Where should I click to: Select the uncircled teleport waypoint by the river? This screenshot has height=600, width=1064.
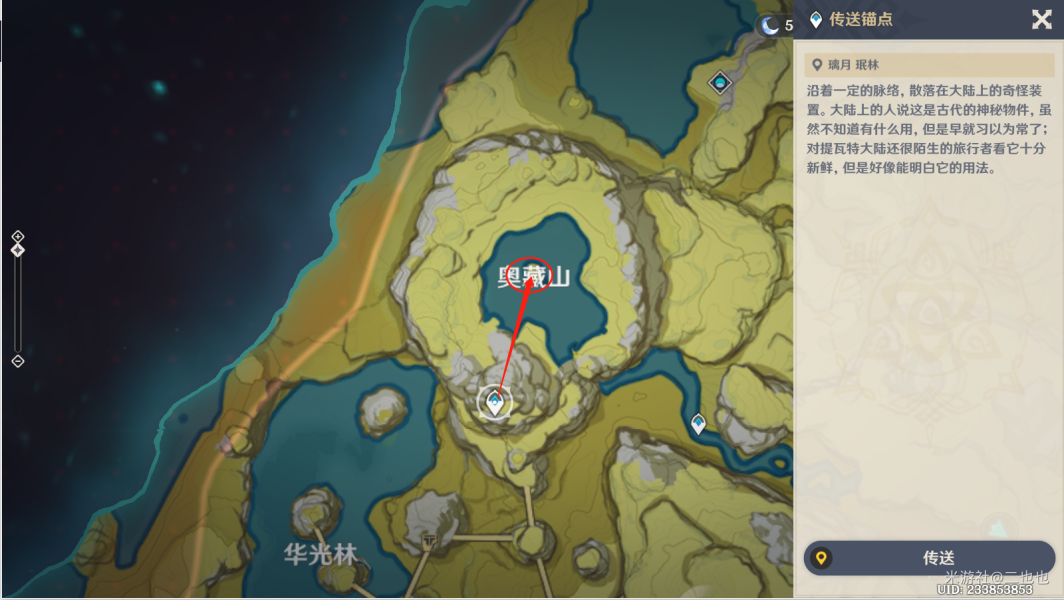698,424
